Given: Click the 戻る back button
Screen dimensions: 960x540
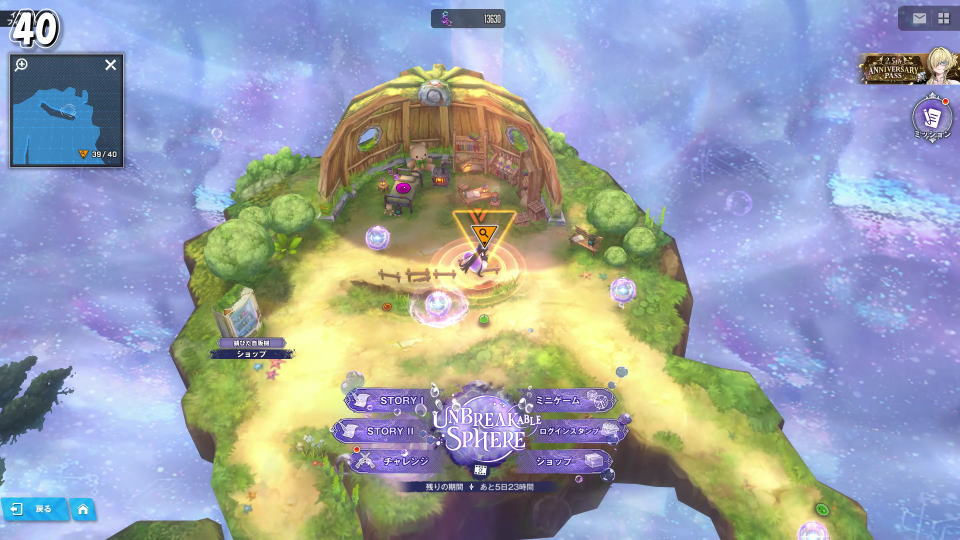Looking at the screenshot, I should coord(34,509).
